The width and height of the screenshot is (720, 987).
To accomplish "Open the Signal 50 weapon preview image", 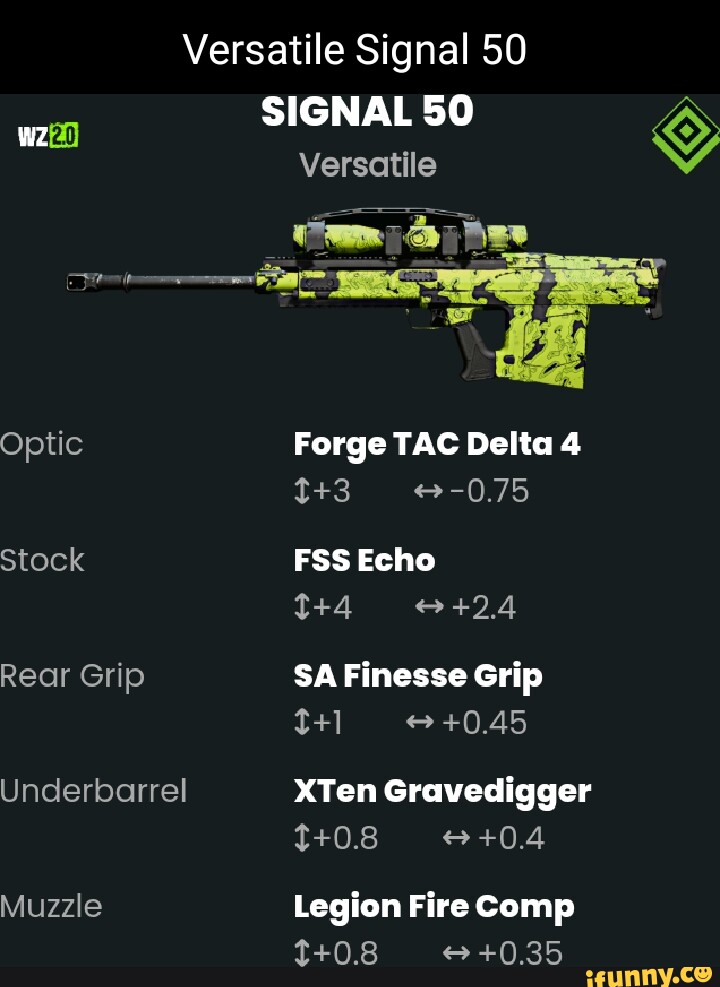I will [x=365, y=290].
